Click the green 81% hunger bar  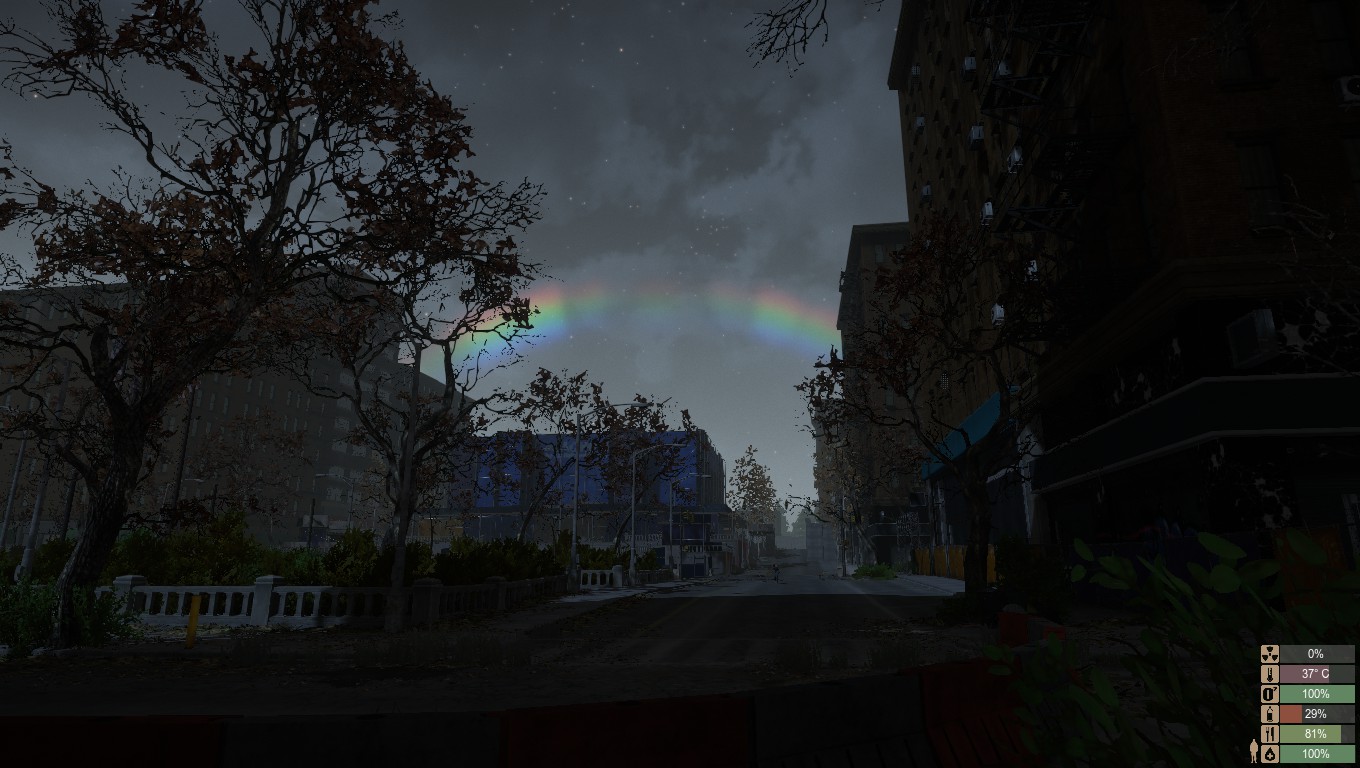point(1310,733)
